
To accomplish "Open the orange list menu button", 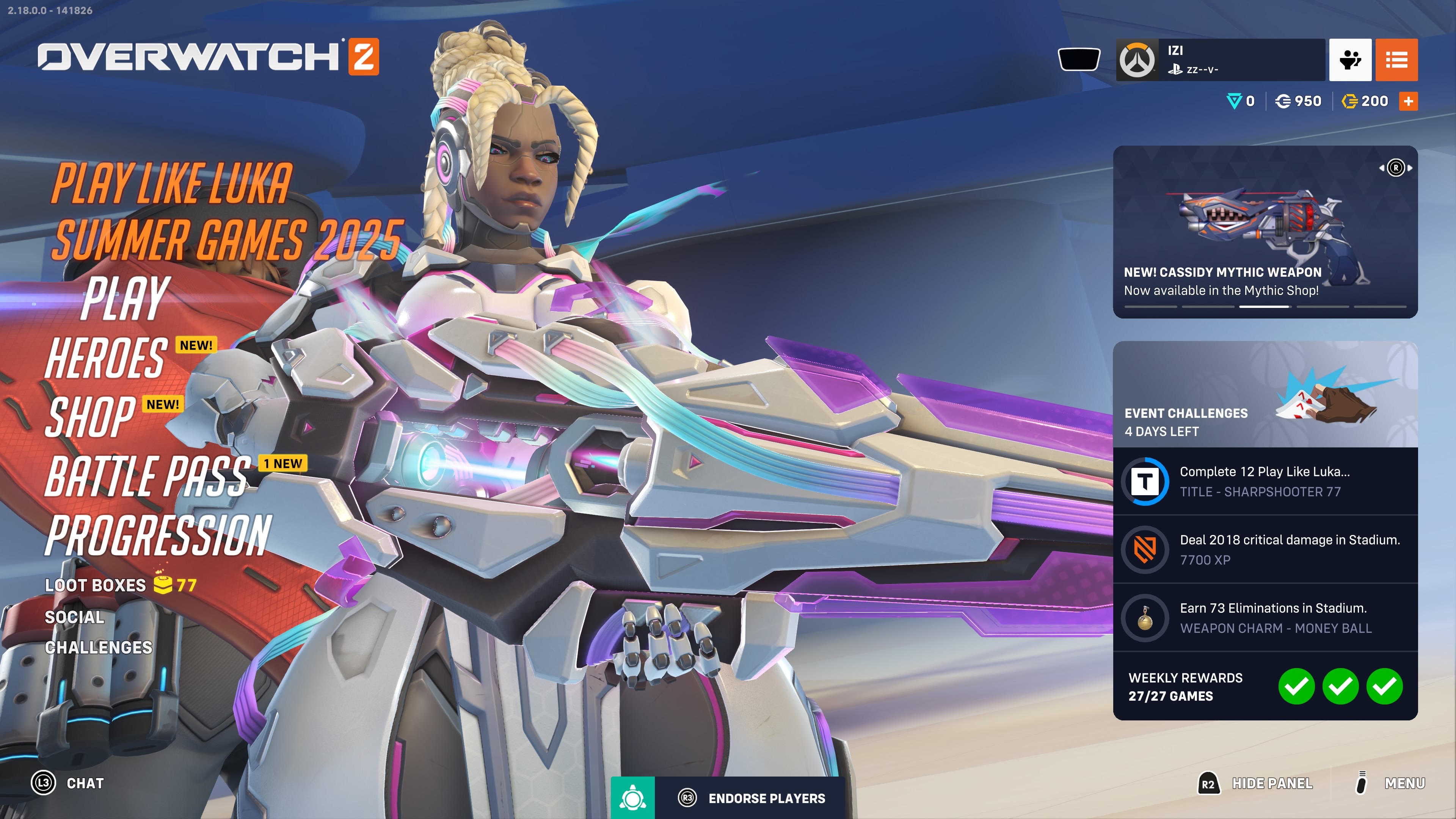I will point(1396,60).
